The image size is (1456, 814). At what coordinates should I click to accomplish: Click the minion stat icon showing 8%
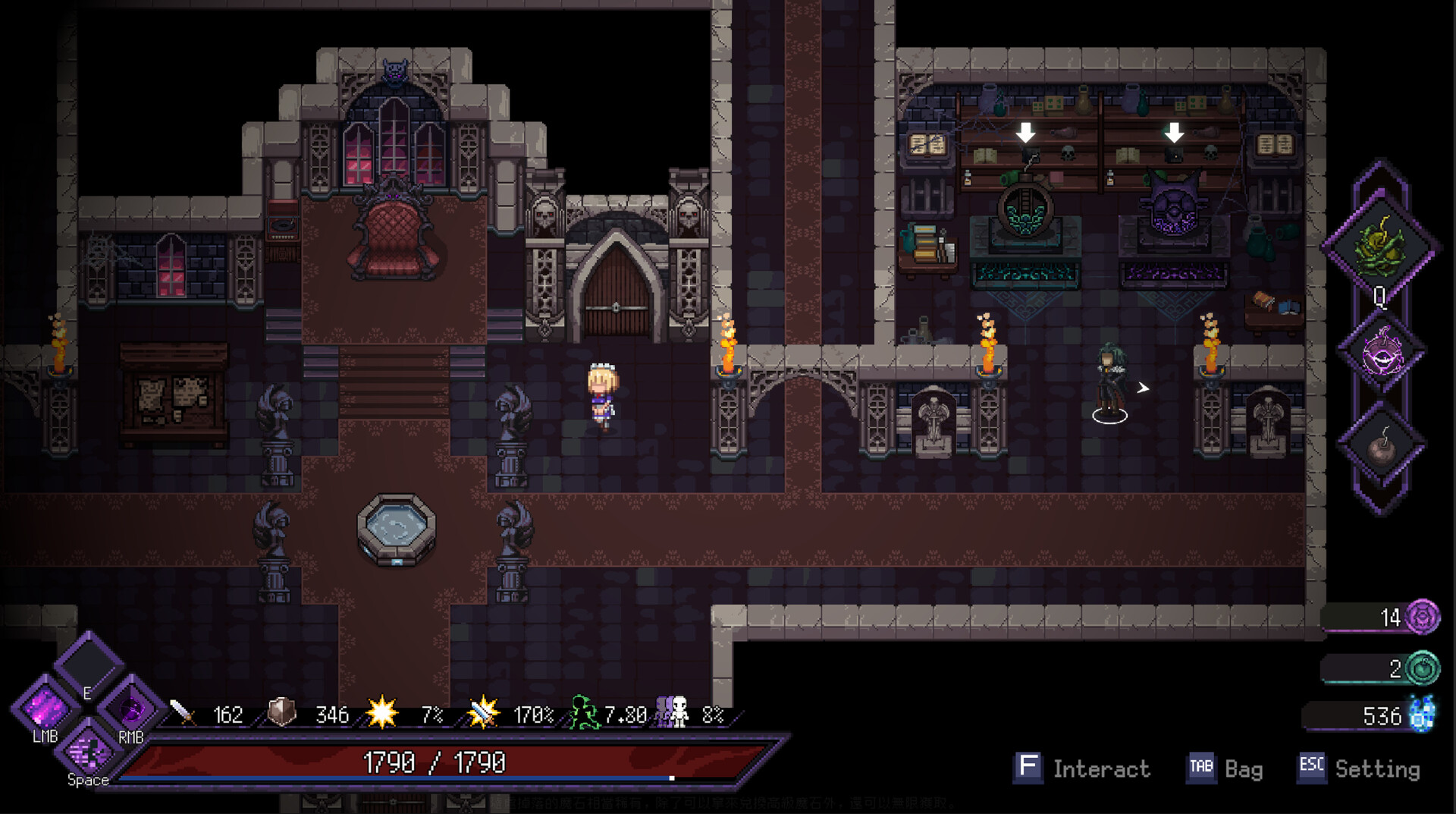(x=670, y=712)
